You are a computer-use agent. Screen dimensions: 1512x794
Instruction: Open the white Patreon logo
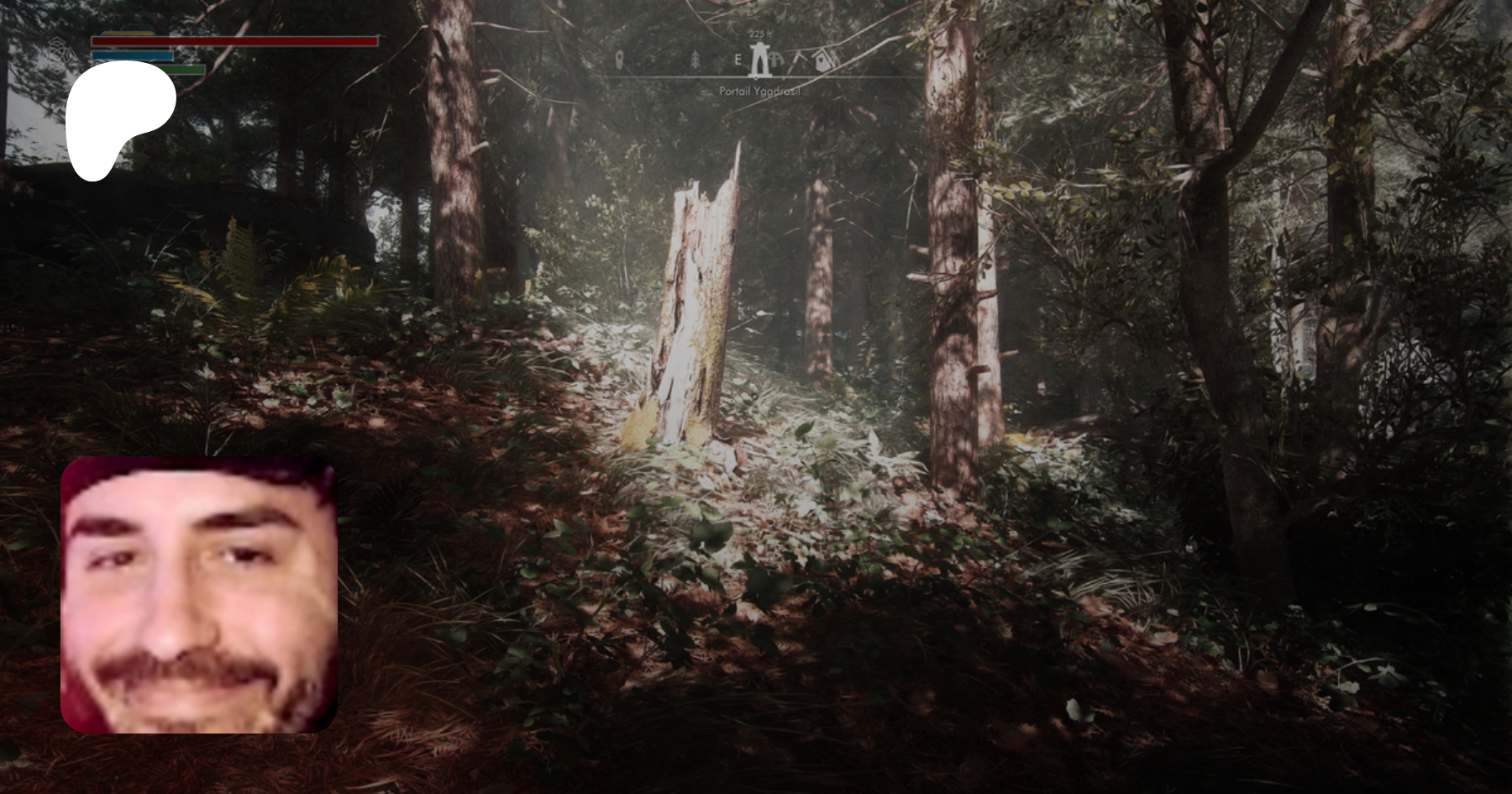[x=119, y=119]
